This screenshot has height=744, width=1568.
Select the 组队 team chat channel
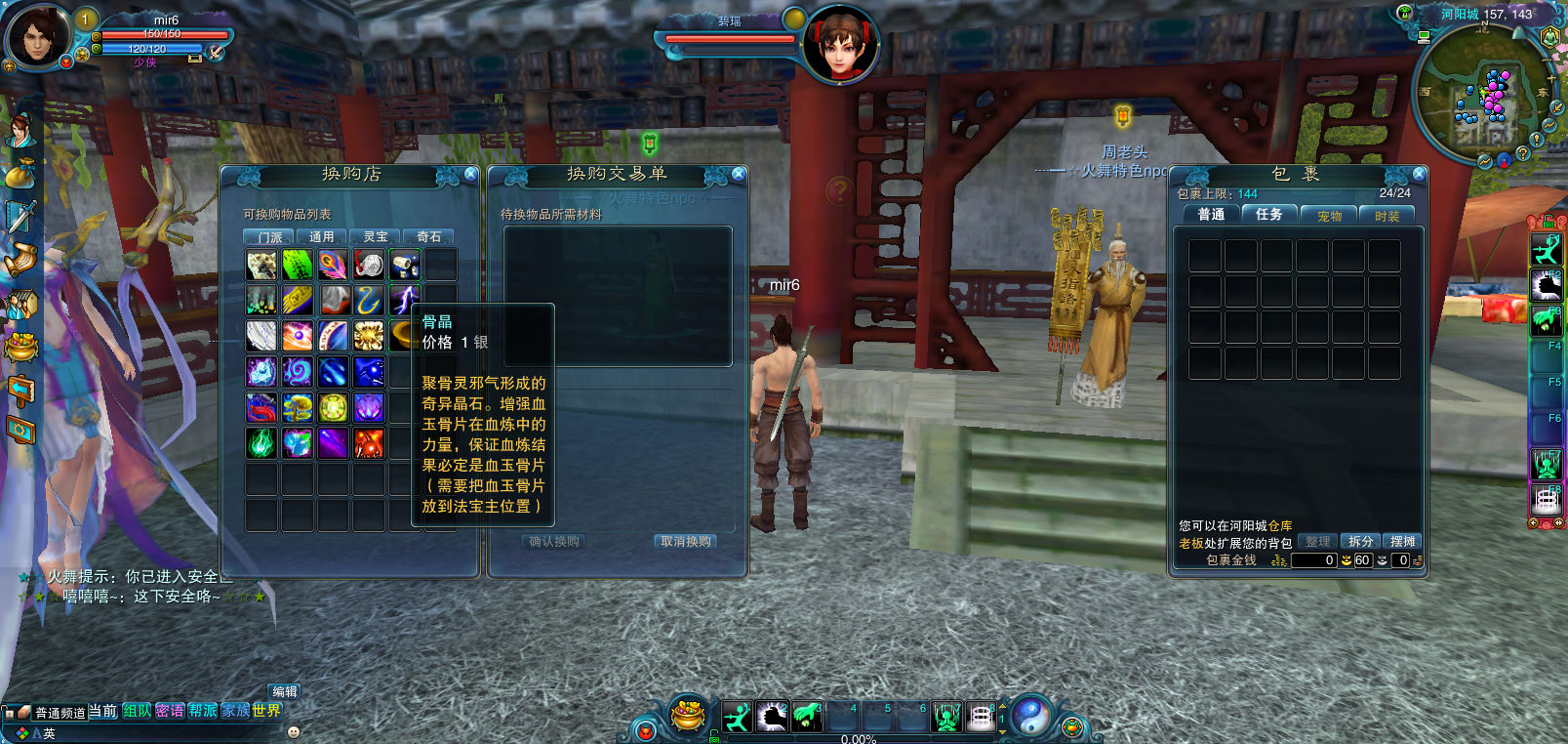(137, 711)
